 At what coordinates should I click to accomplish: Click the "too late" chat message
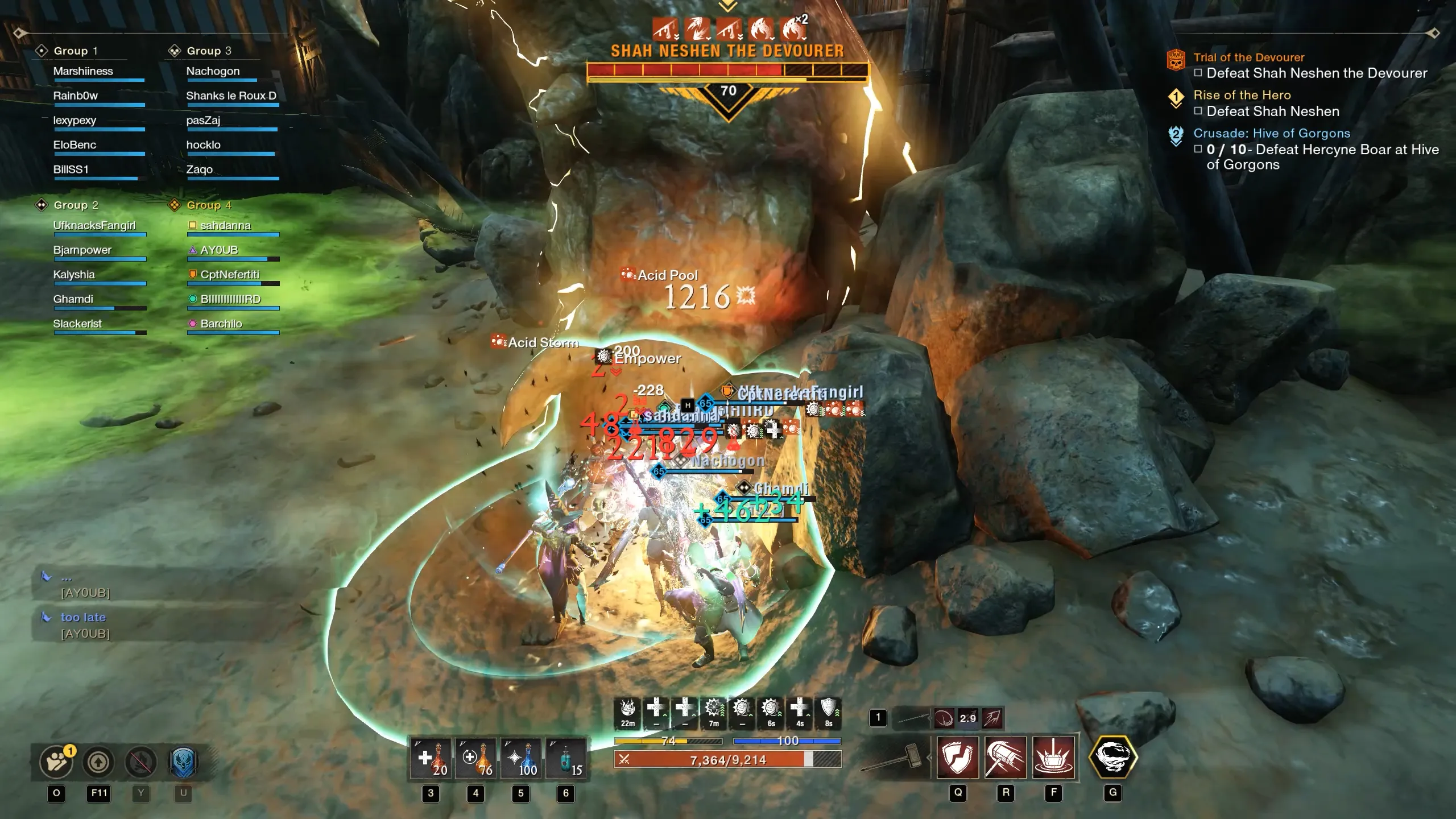(83, 617)
